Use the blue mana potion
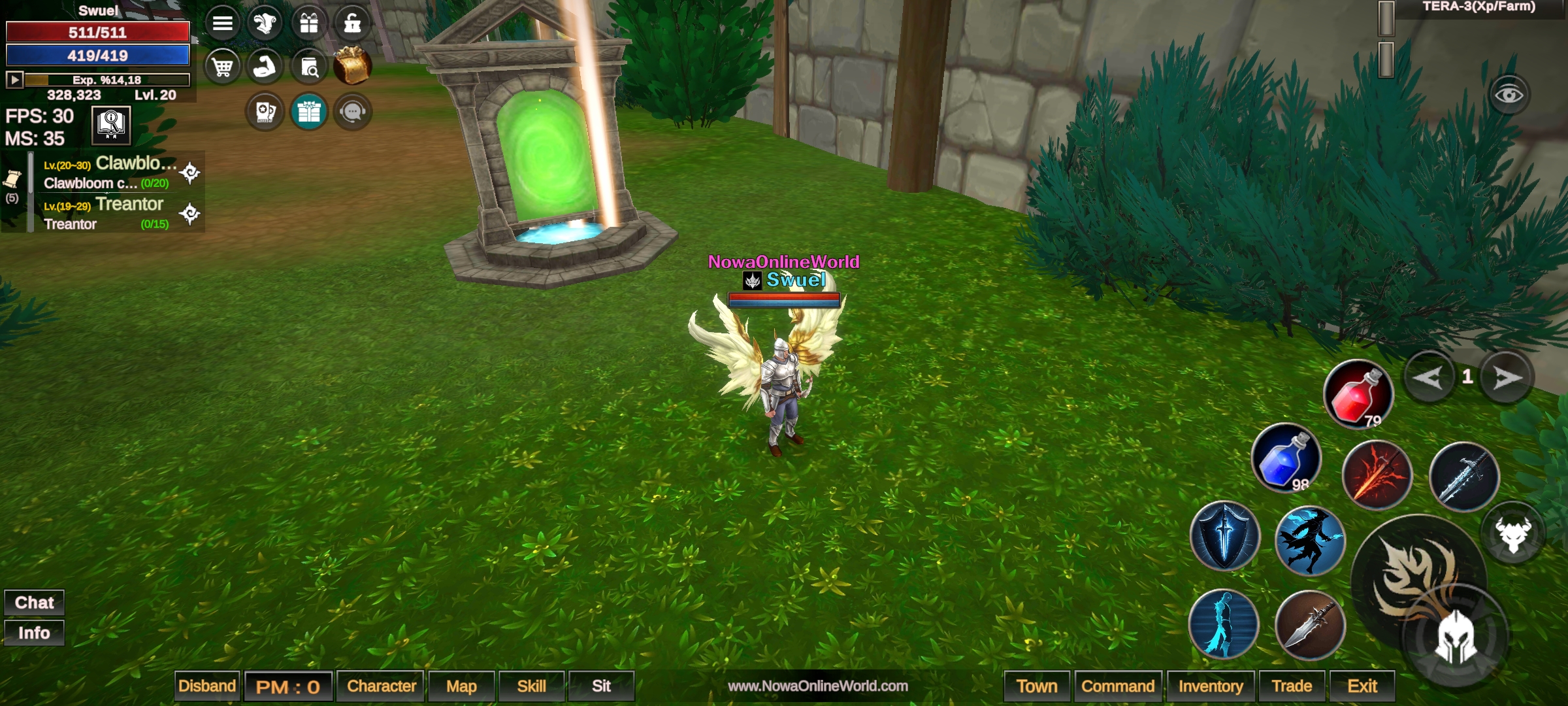Image resolution: width=1568 pixels, height=706 pixels. click(x=1285, y=458)
